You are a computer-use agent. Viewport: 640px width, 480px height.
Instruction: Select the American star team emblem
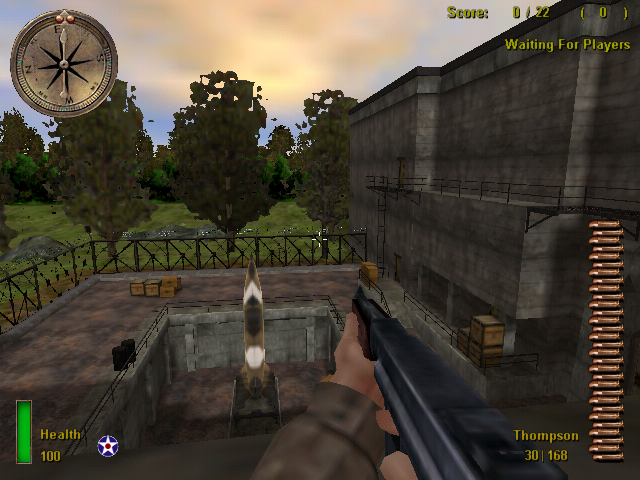[x=108, y=446]
